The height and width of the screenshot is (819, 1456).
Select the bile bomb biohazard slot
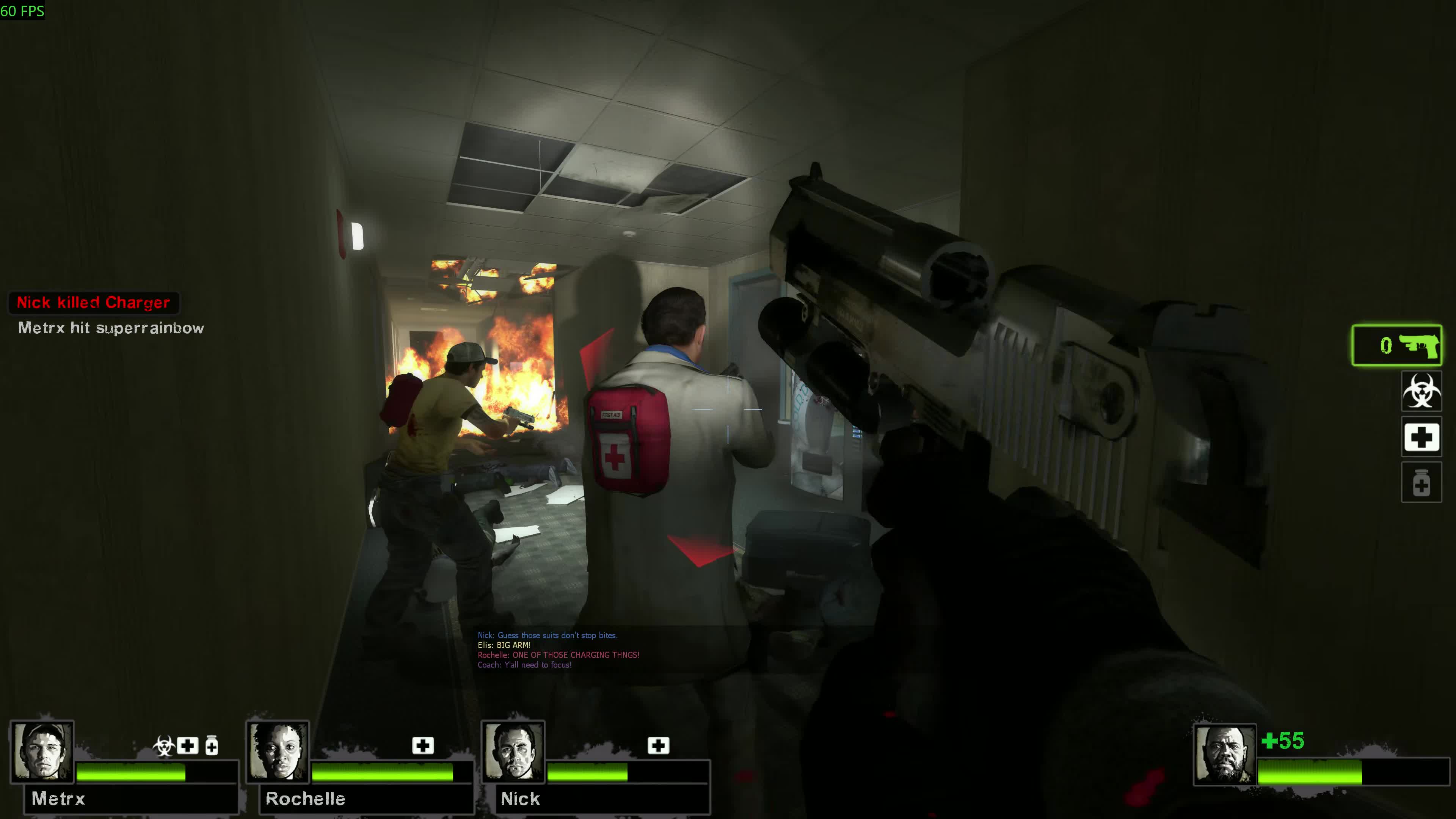tap(1421, 391)
